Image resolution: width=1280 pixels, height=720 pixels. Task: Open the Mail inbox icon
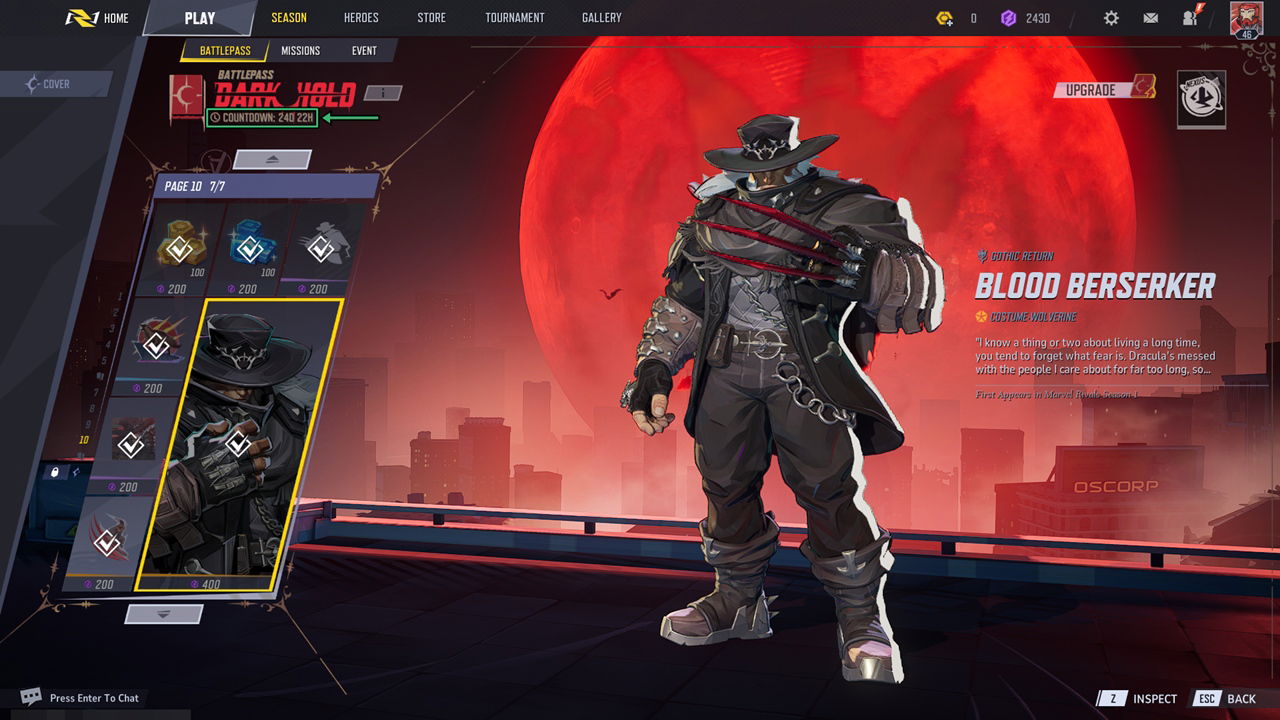tap(1152, 17)
